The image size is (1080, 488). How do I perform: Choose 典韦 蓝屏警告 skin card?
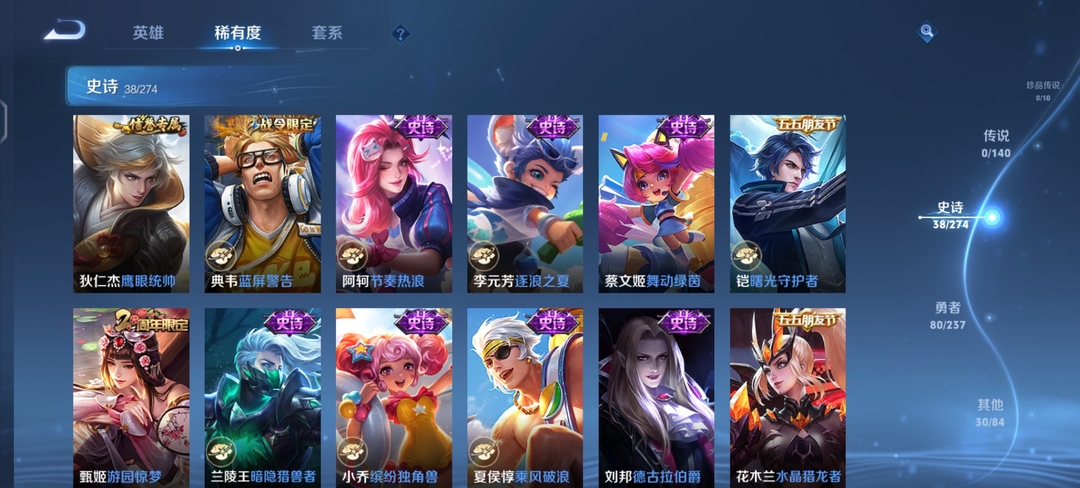(x=262, y=203)
